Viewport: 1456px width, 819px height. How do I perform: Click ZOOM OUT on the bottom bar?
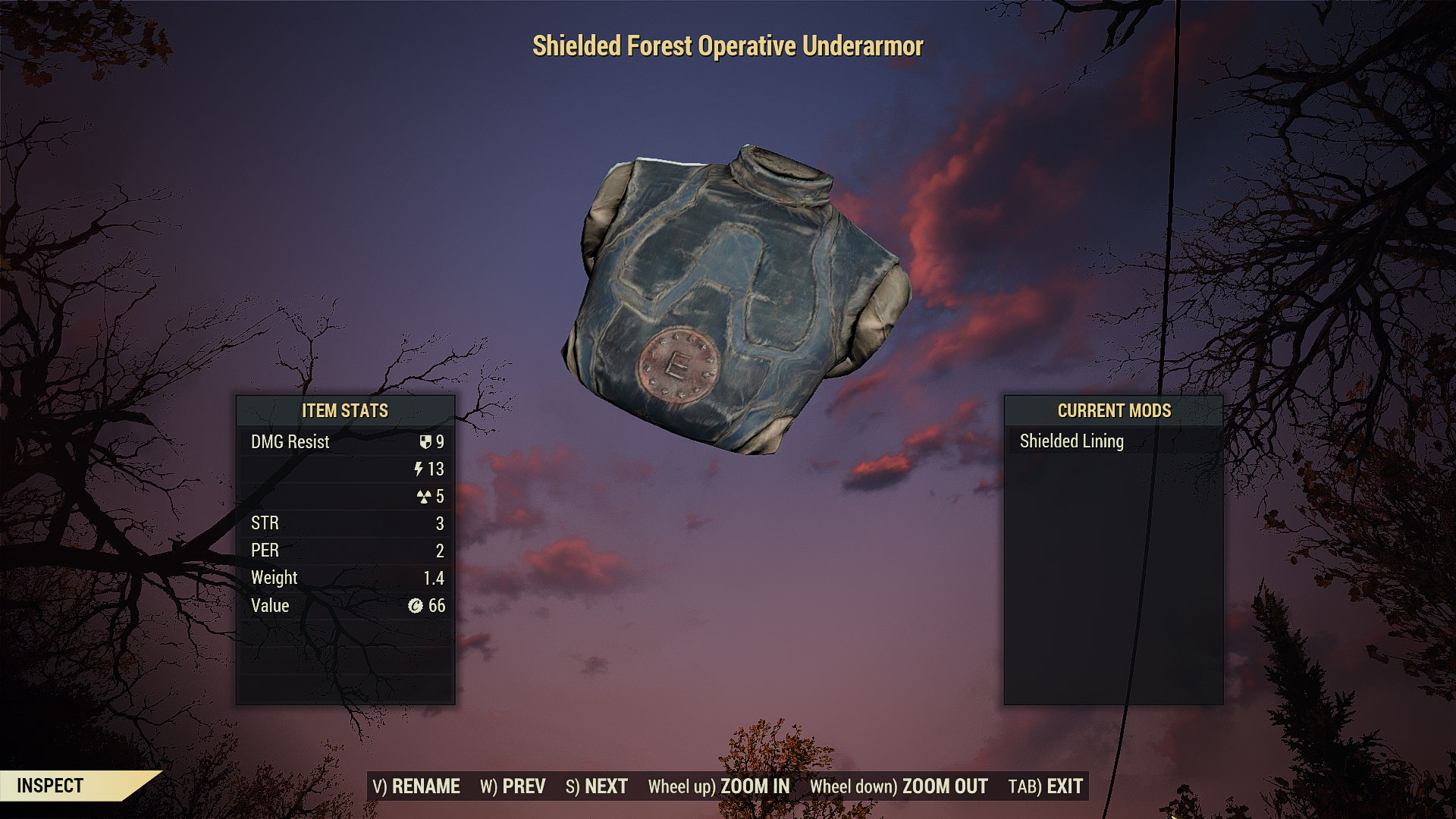coord(899,786)
